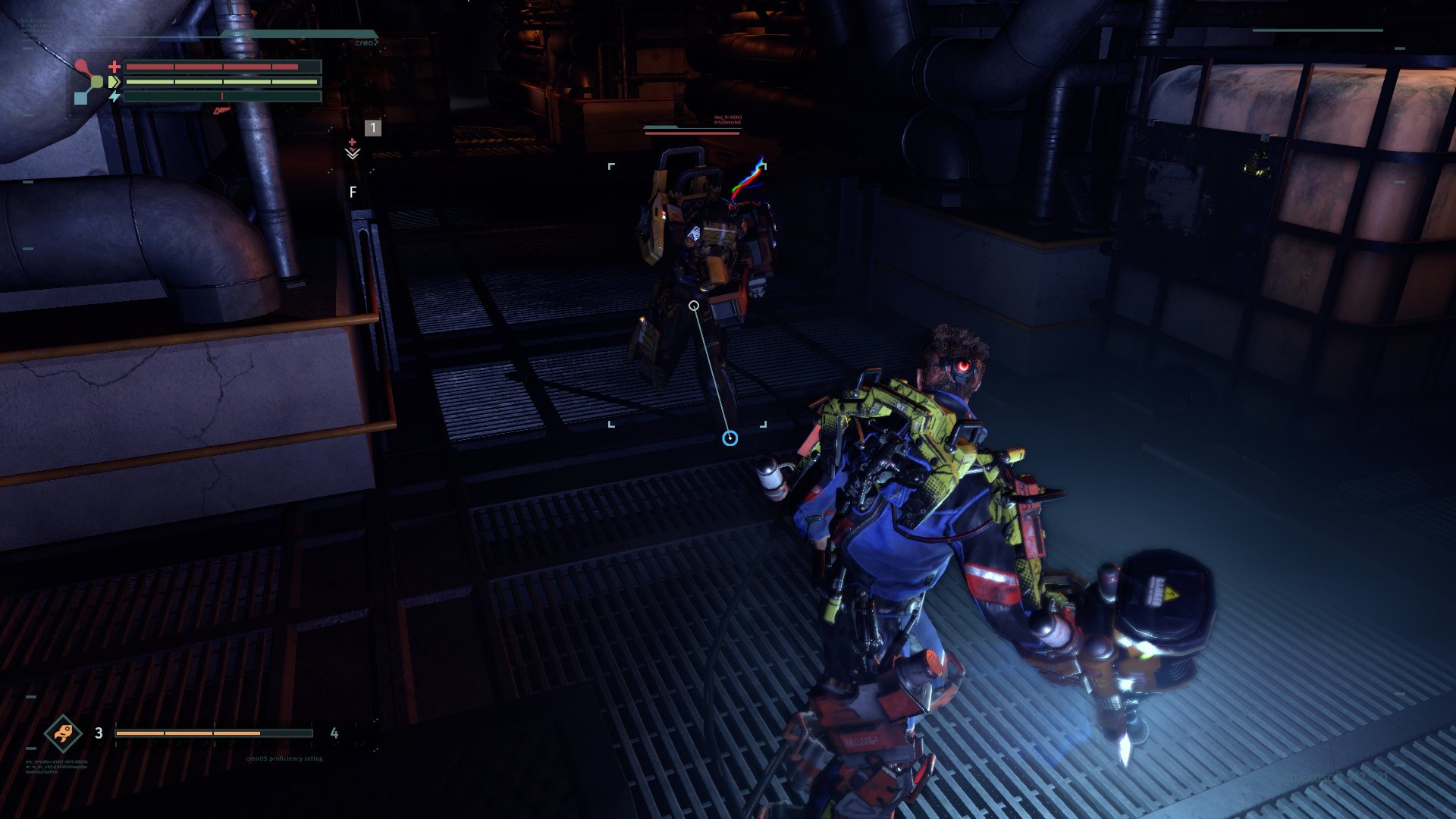
Task: Select the health plus icon beside the red bar
Action: click(x=115, y=66)
